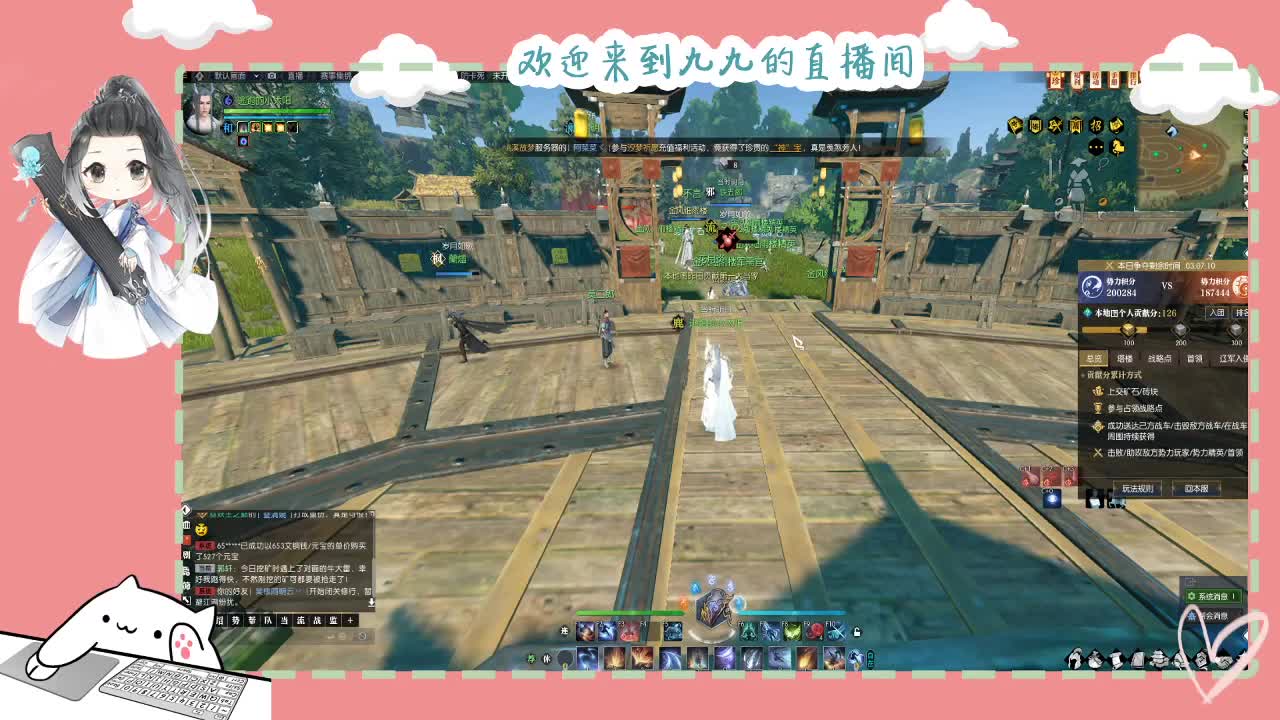This screenshot has height=720, width=1280.
Task: Expand the 贡献分累计方式 section in faction panel
Action: [1112, 374]
